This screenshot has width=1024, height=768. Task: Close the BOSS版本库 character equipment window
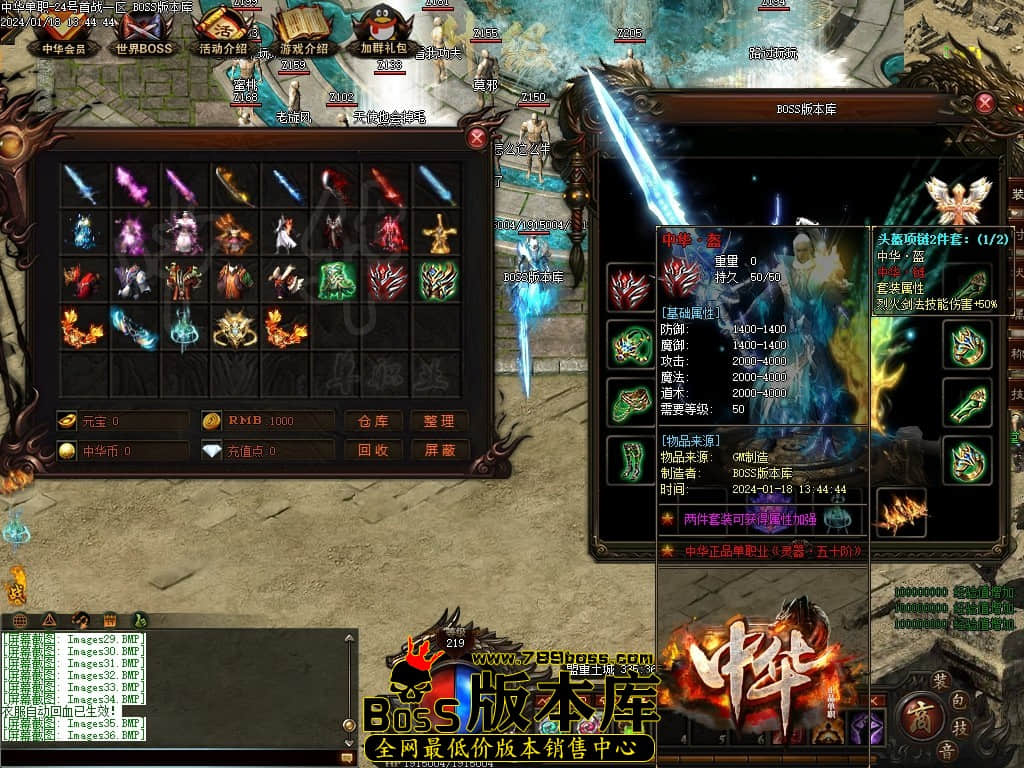tap(985, 102)
